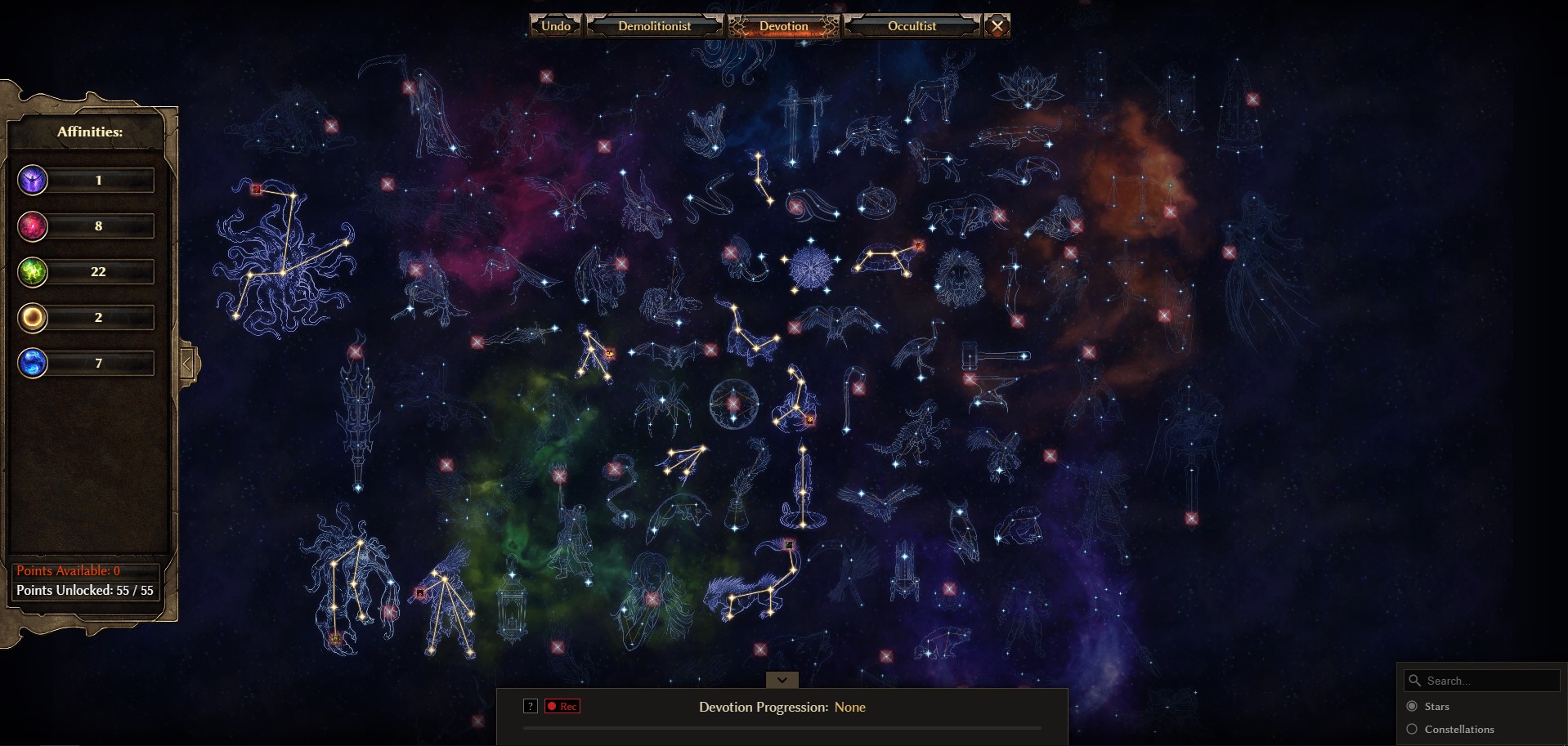Close the devotion window with X
The image size is (1568, 746).
(x=997, y=26)
